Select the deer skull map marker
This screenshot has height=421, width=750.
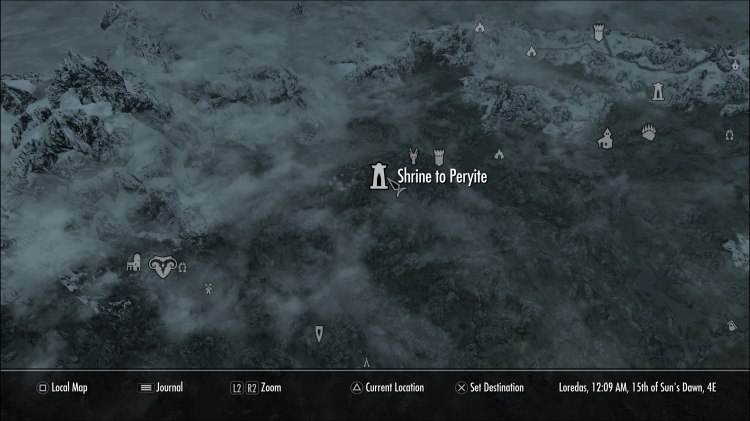pos(412,156)
